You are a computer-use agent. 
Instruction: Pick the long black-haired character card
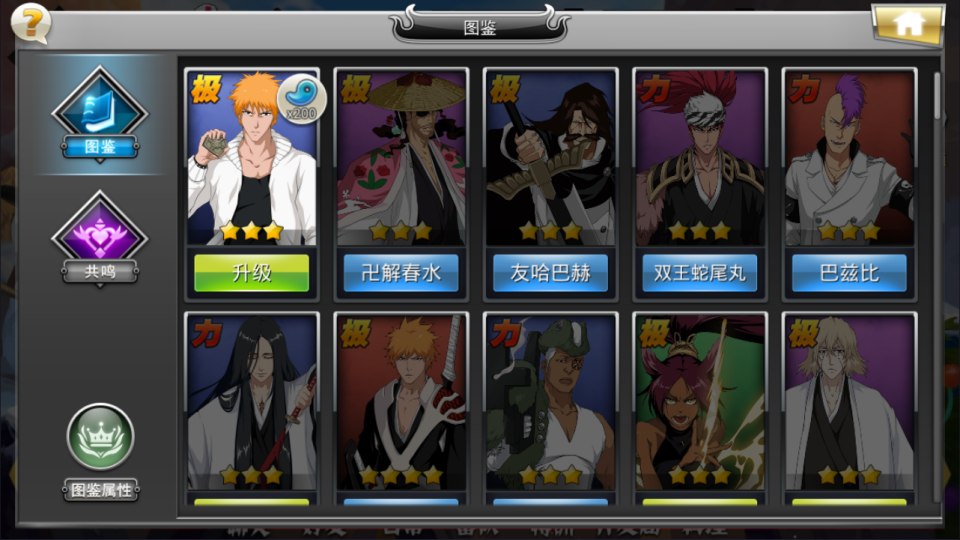[x=252, y=402]
